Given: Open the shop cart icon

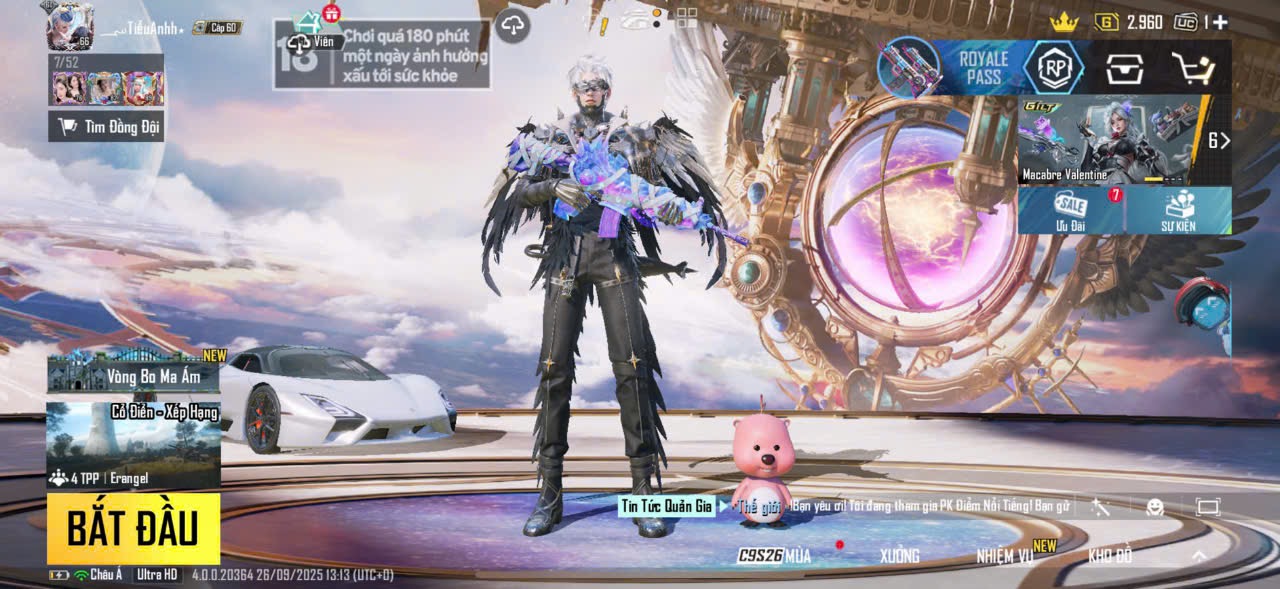Looking at the screenshot, I should coord(1192,68).
